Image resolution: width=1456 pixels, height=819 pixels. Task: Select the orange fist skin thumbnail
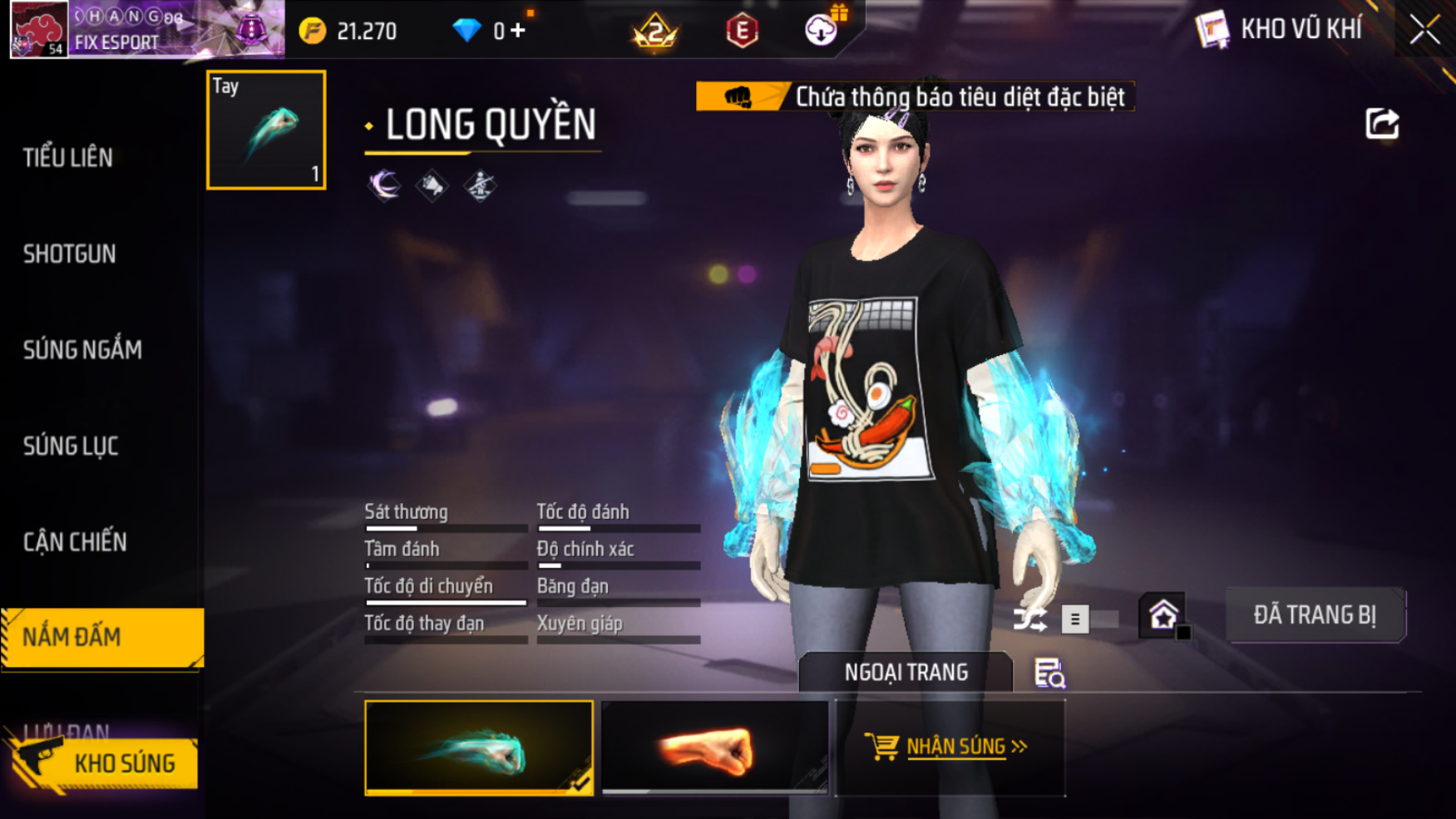click(x=714, y=747)
